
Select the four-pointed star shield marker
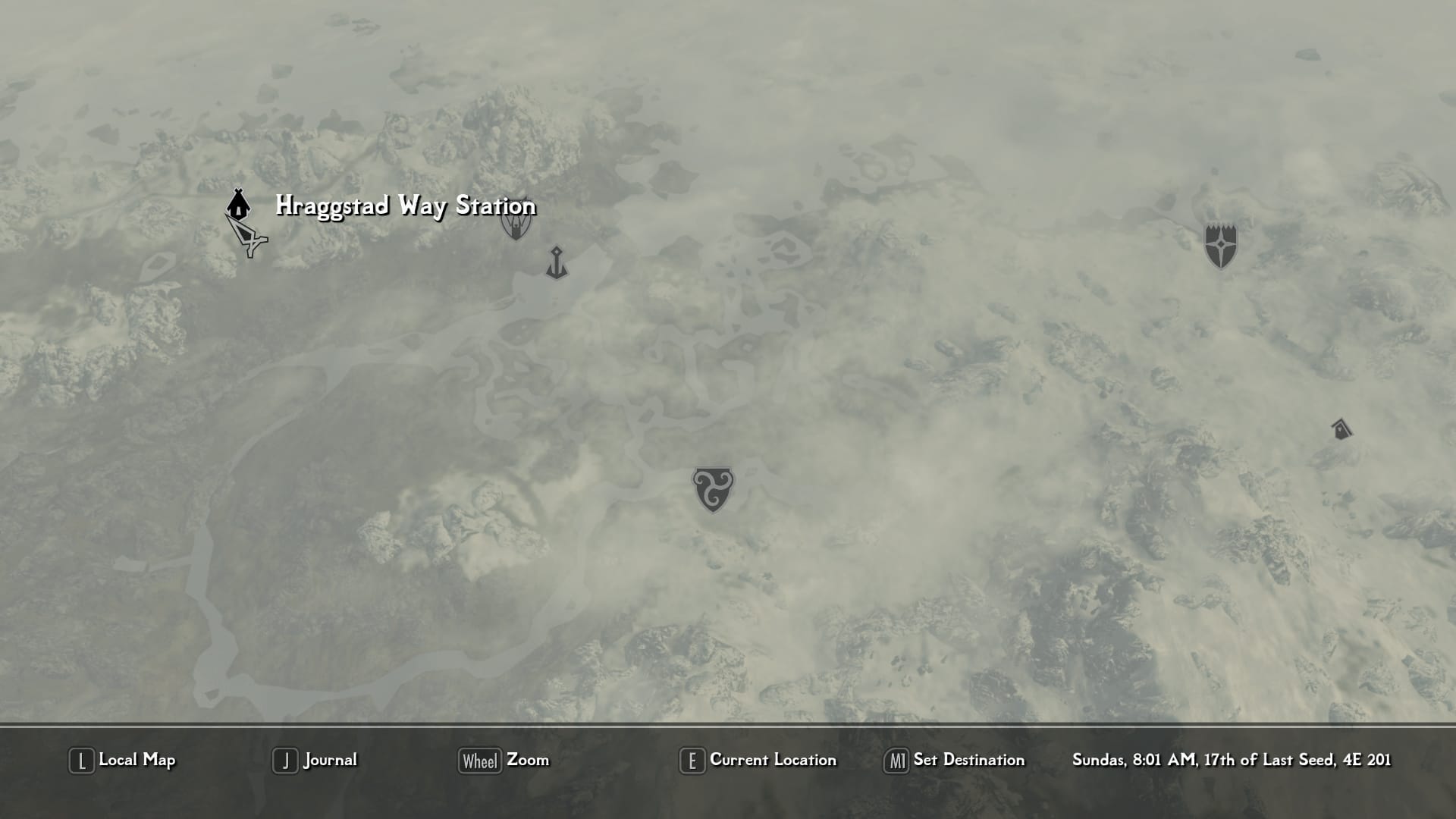1221,246
